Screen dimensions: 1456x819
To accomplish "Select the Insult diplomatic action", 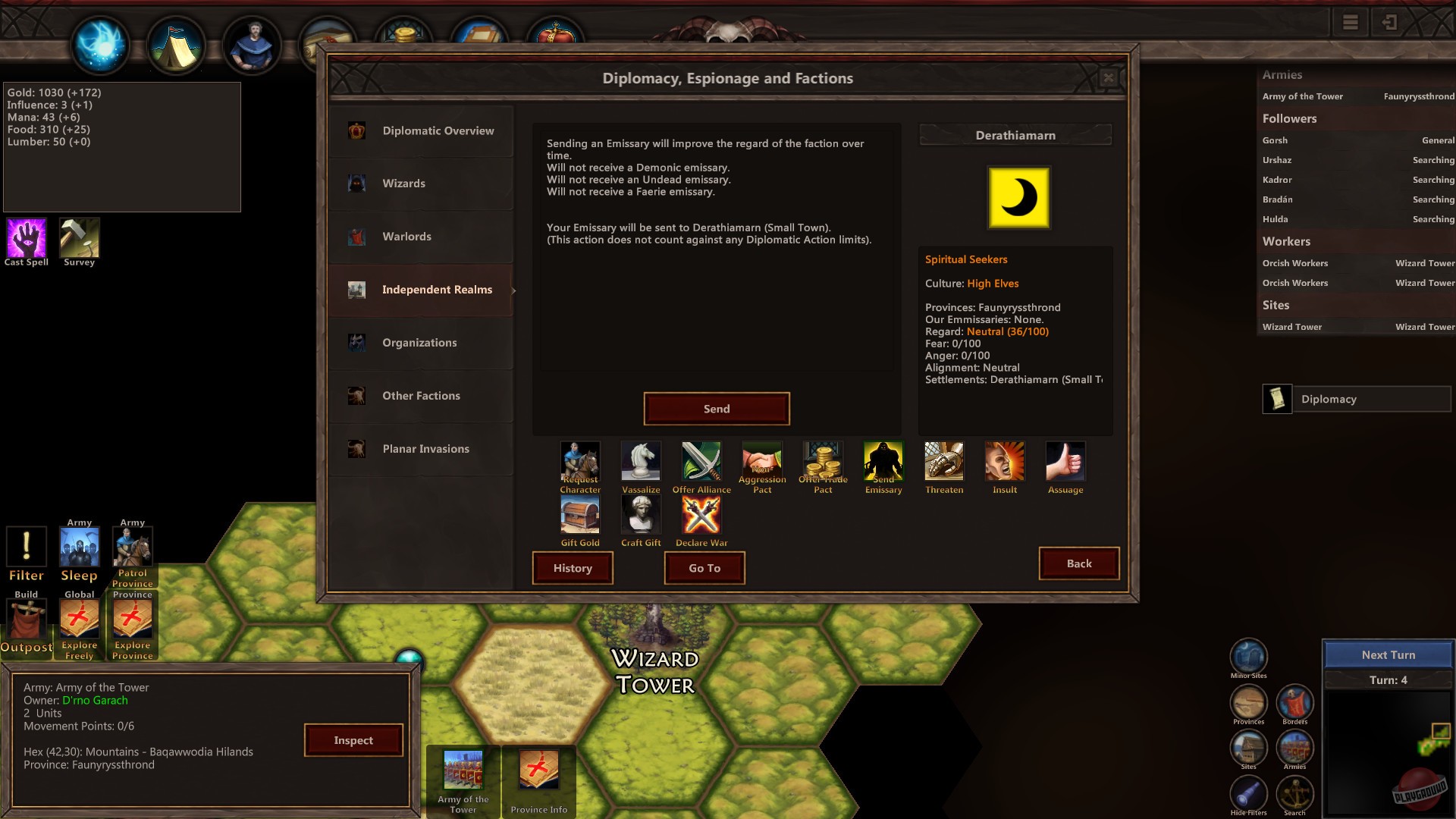I will tap(1004, 460).
